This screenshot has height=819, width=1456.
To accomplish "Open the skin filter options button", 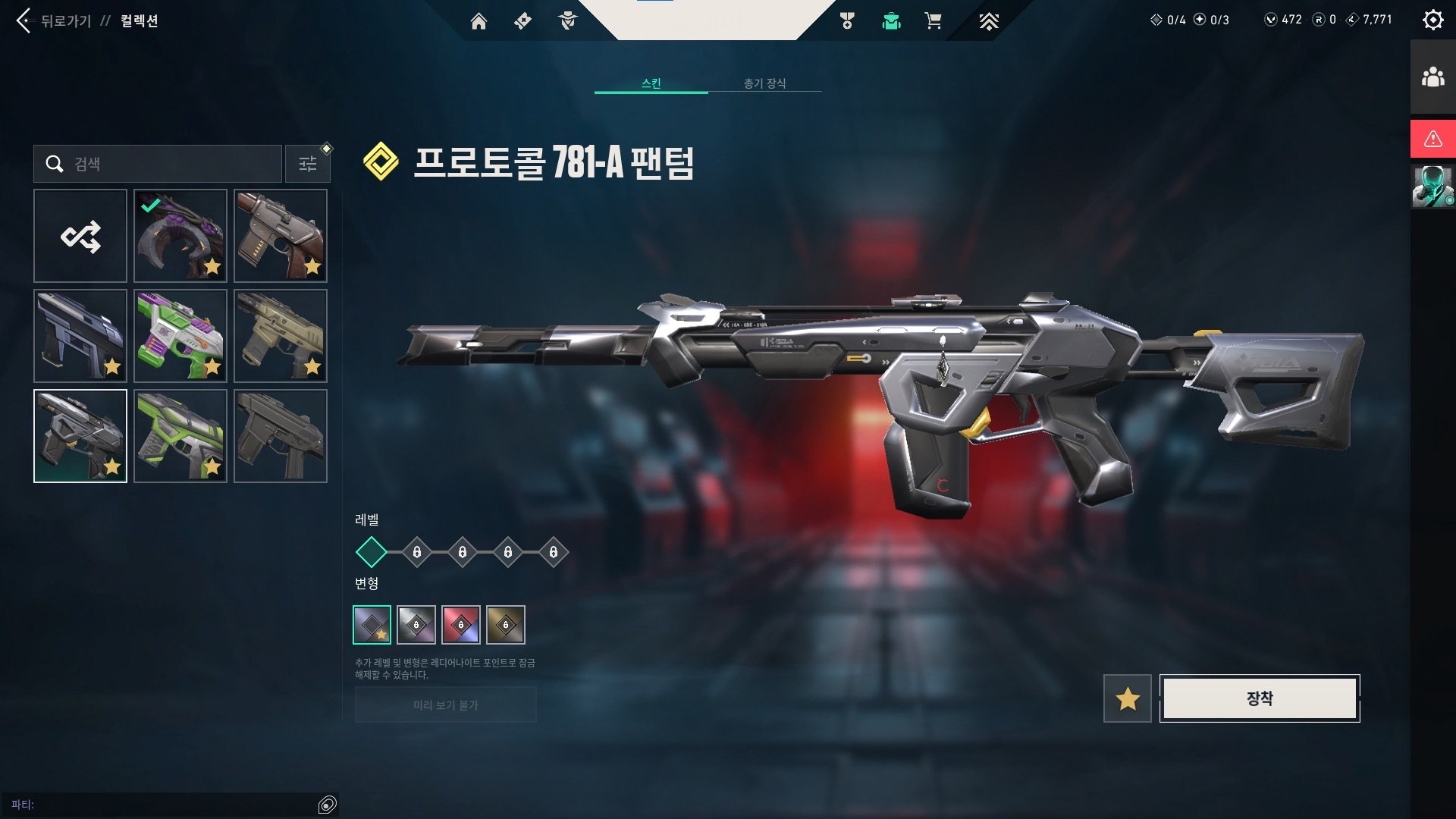I will click(x=308, y=164).
